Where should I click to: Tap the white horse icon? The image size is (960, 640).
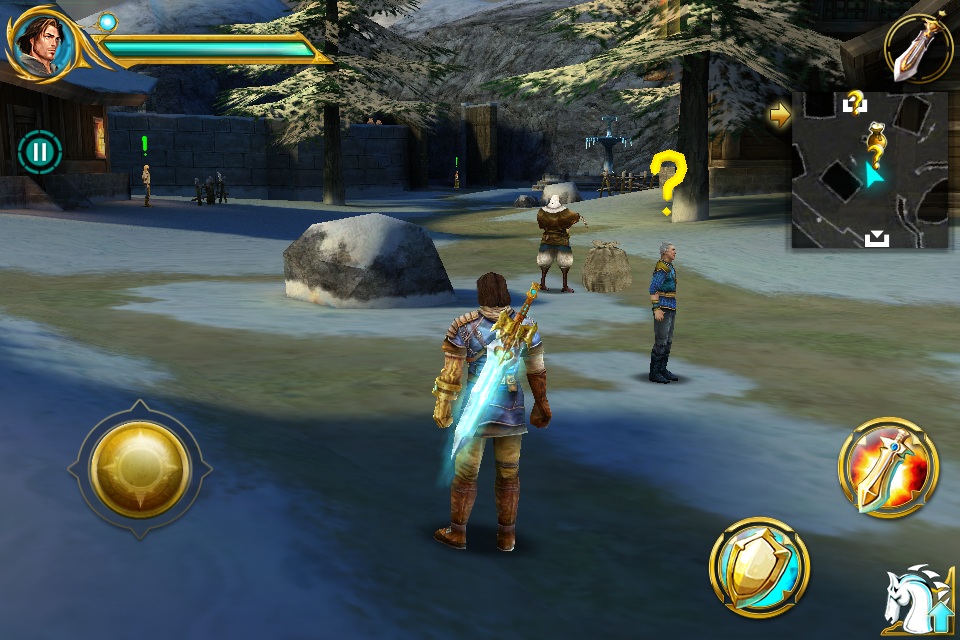point(914,599)
